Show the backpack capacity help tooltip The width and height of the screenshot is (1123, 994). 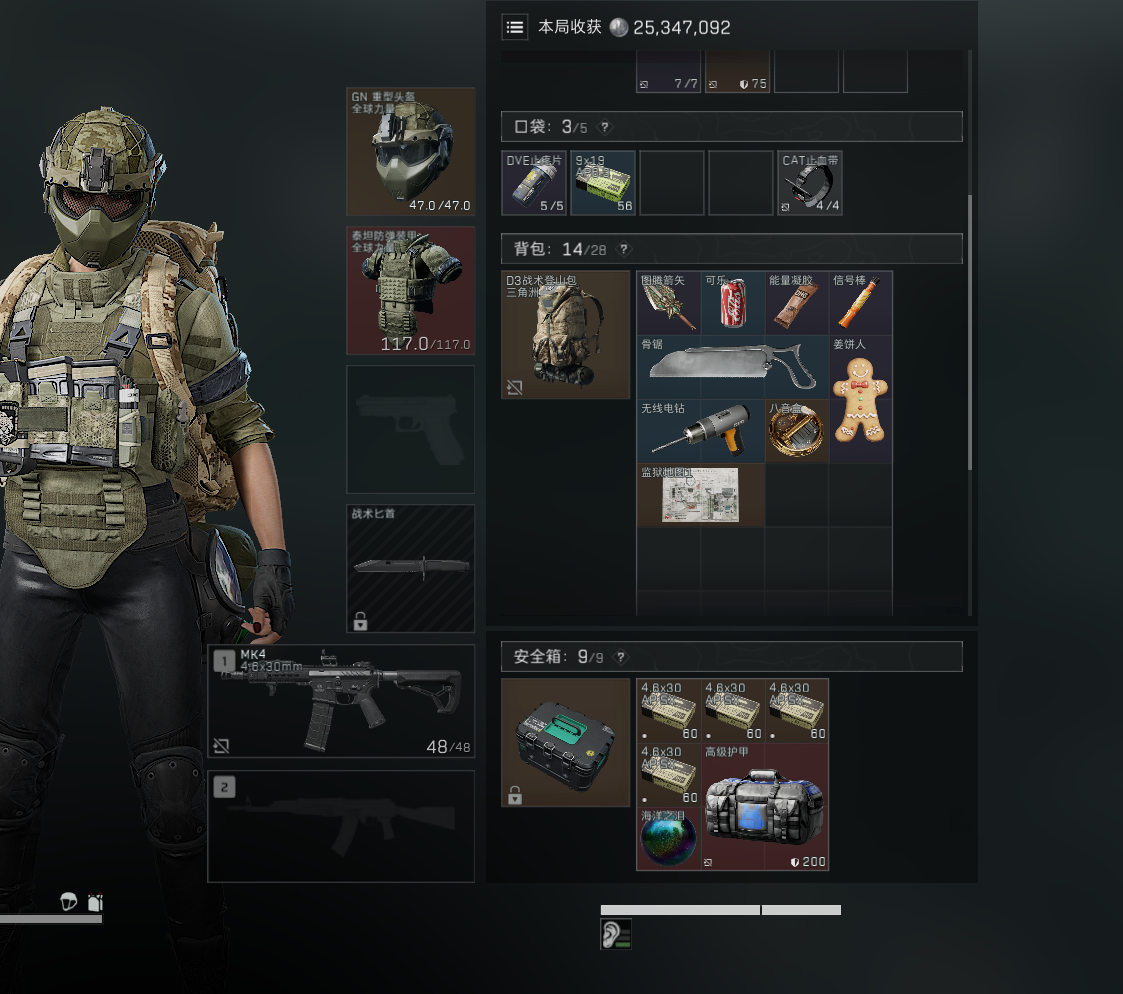point(624,249)
